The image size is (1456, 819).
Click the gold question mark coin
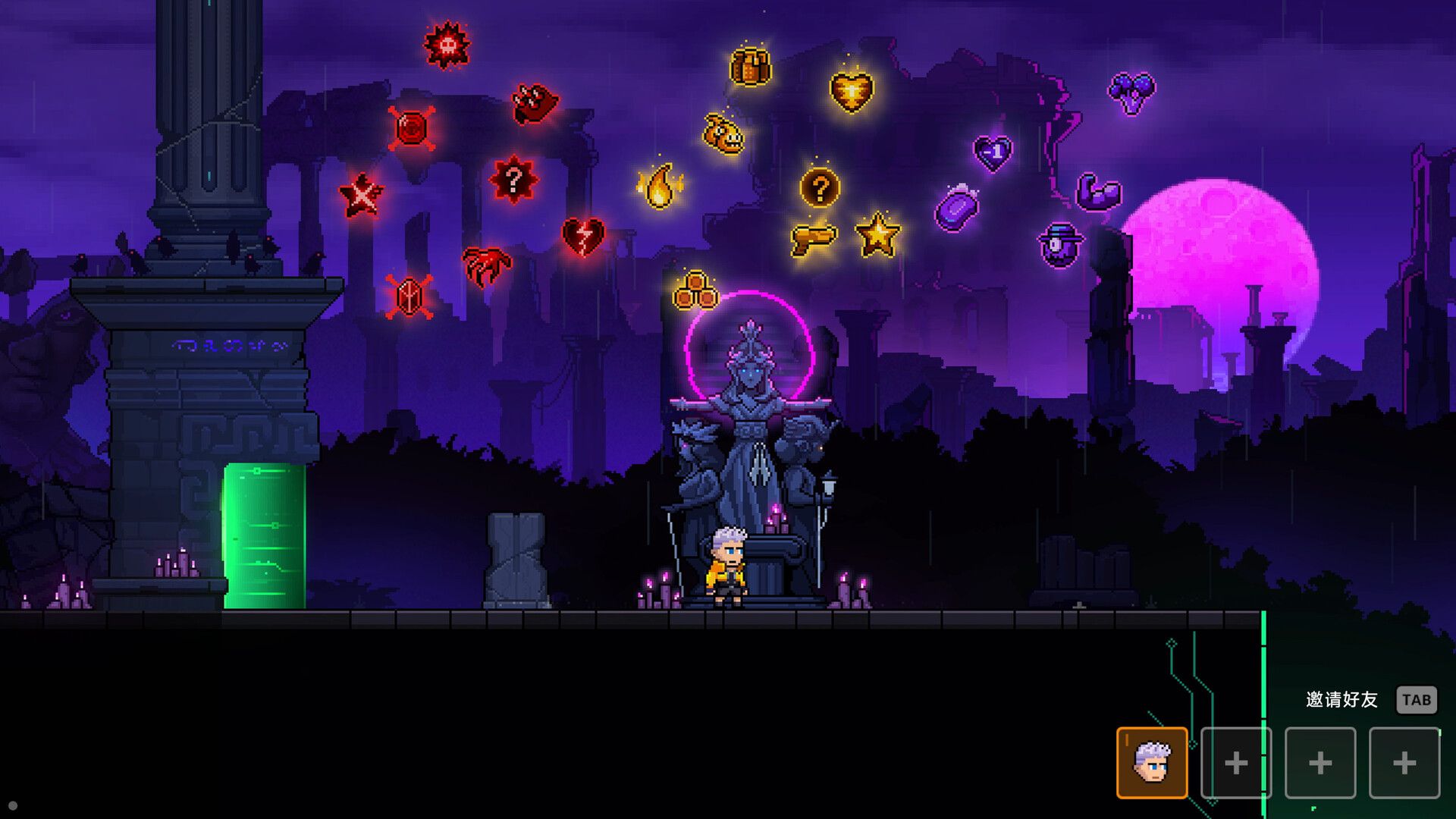[819, 188]
